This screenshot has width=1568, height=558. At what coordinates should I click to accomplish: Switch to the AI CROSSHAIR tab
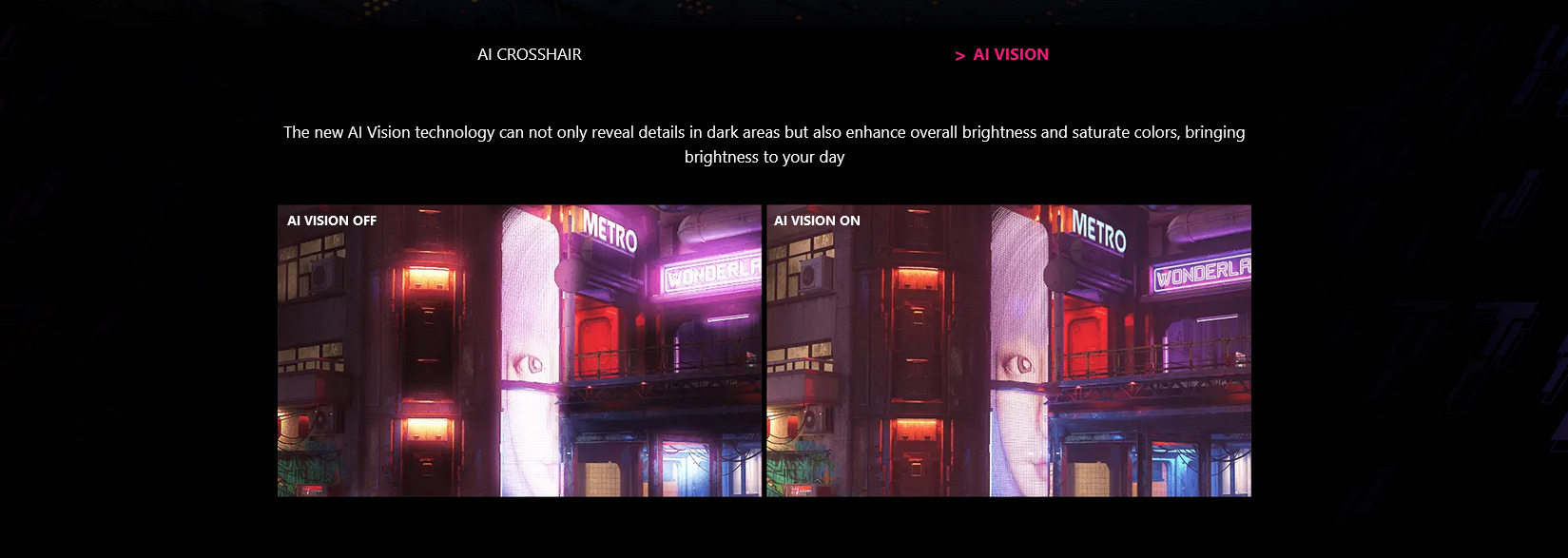click(530, 55)
